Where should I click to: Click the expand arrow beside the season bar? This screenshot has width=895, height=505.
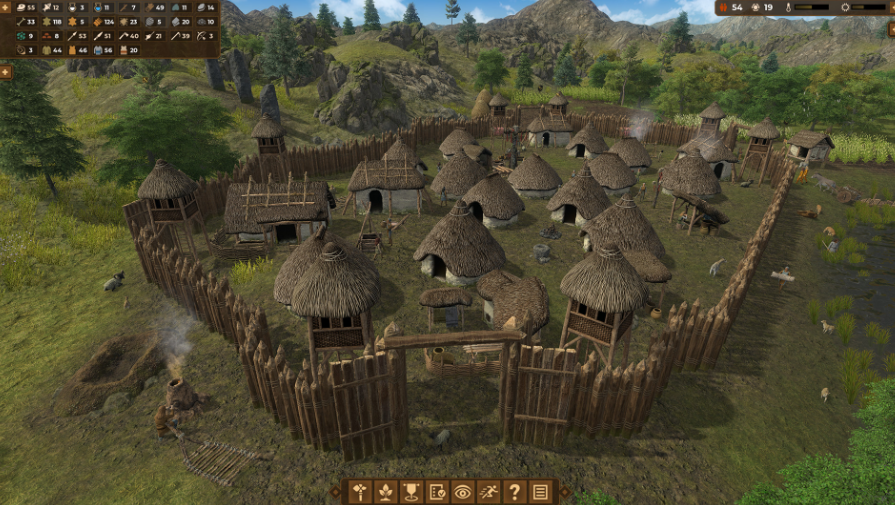pos(888,7)
